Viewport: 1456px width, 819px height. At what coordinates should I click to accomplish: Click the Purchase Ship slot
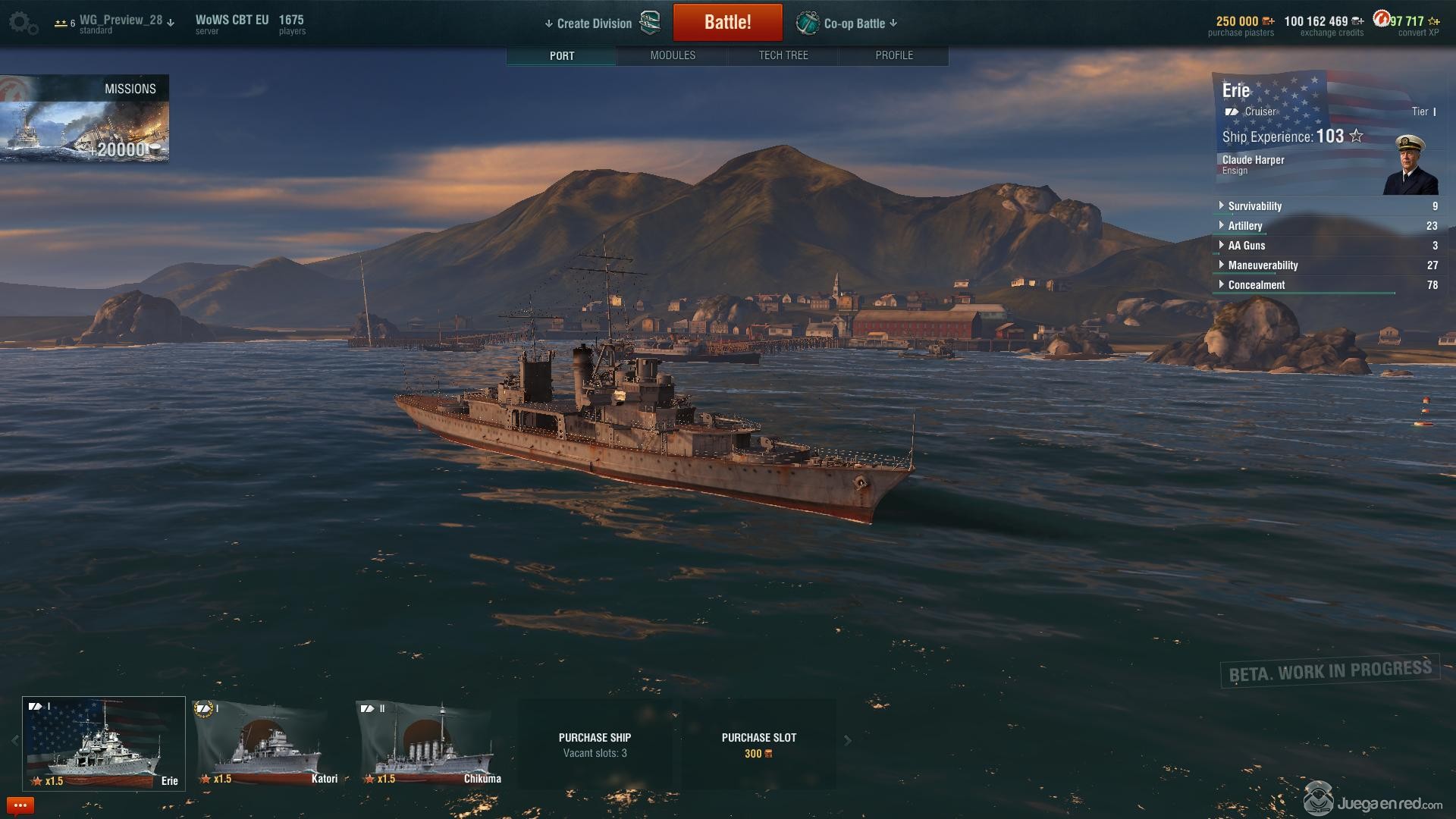(x=595, y=745)
